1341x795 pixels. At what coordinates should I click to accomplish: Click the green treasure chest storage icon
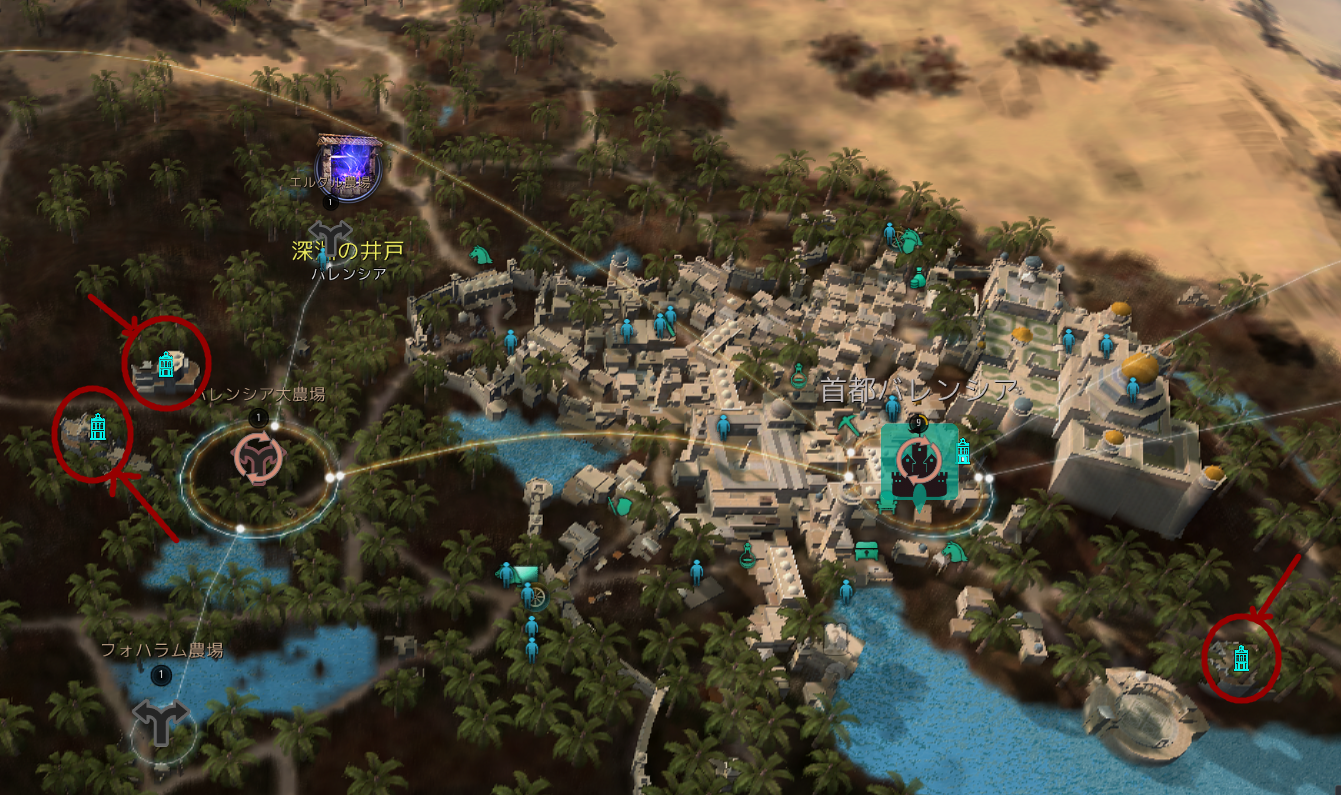866,549
